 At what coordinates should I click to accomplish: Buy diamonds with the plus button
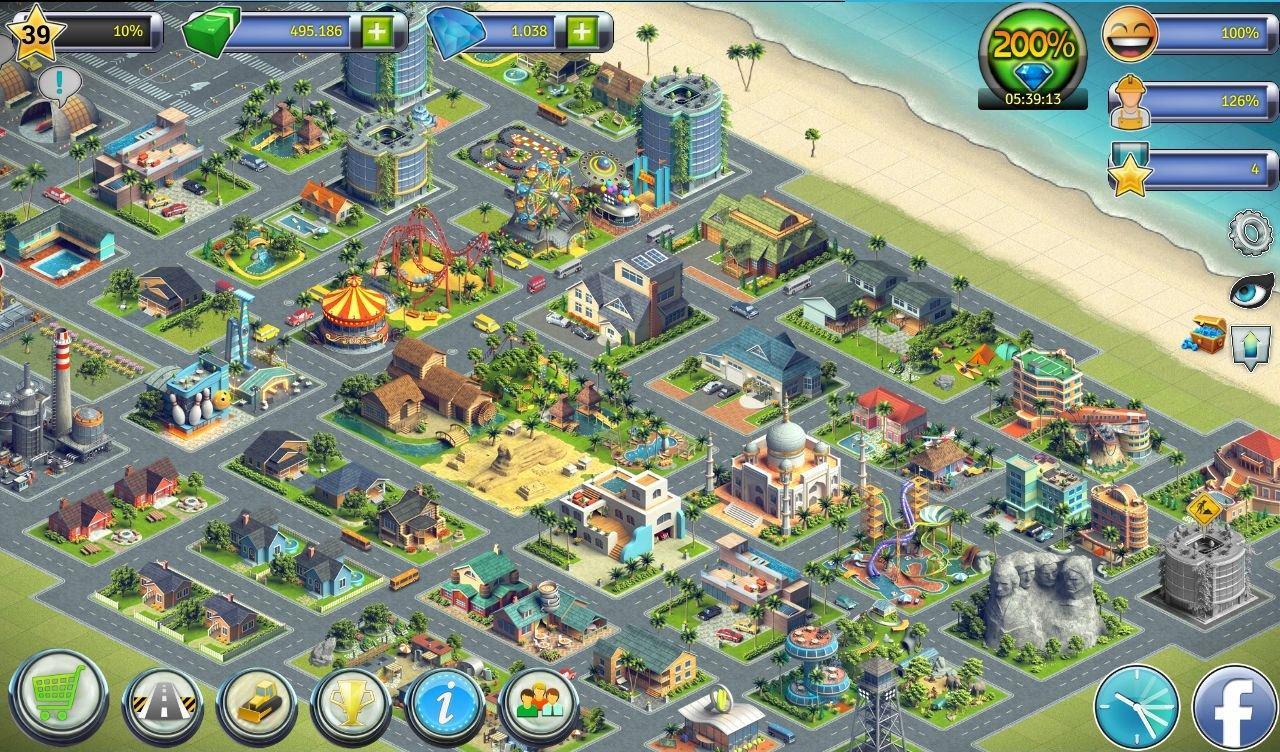point(580,31)
